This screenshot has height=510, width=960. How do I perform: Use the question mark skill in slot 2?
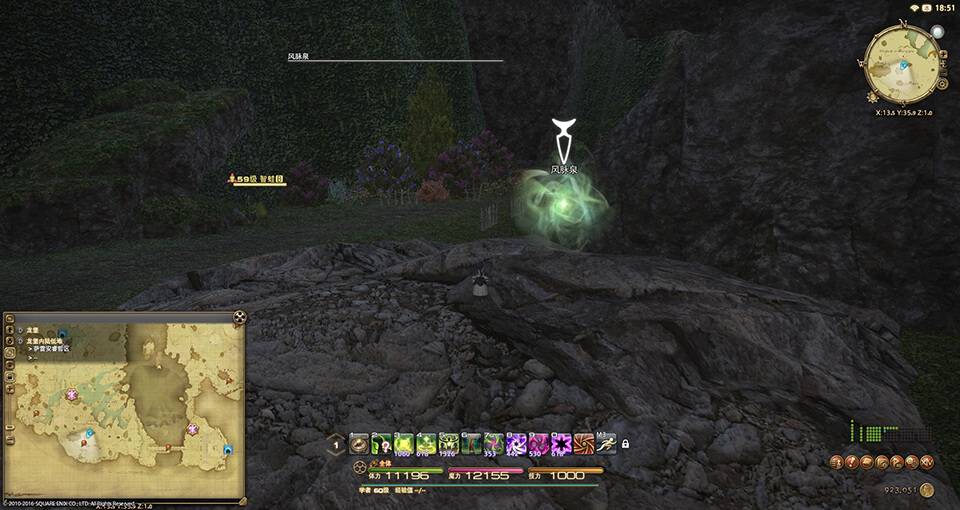coord(382,443)
